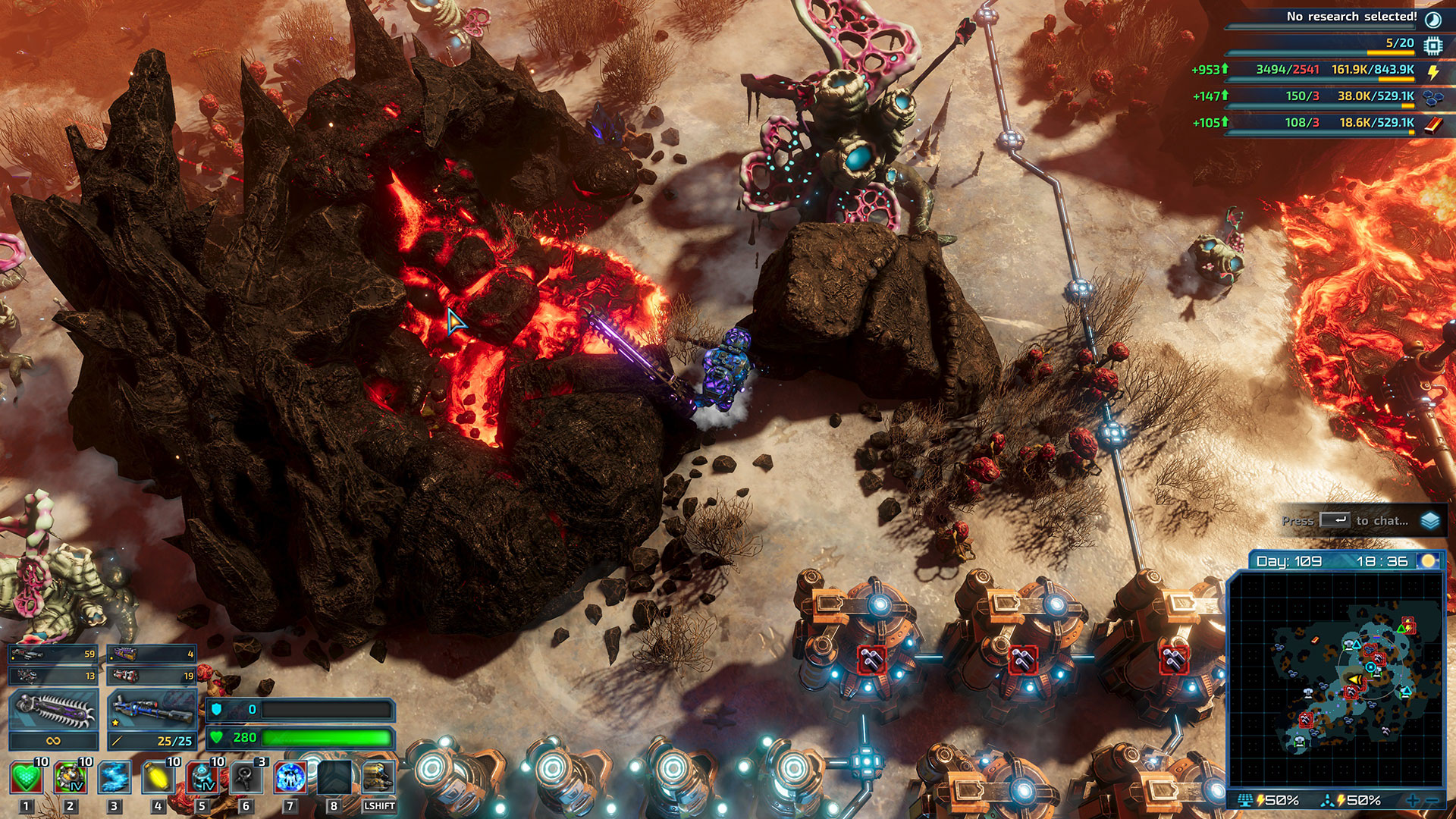Click the blue hexagon ore resource icon
Viewport: 1456px width, 819px height.
click(1432, 97)
